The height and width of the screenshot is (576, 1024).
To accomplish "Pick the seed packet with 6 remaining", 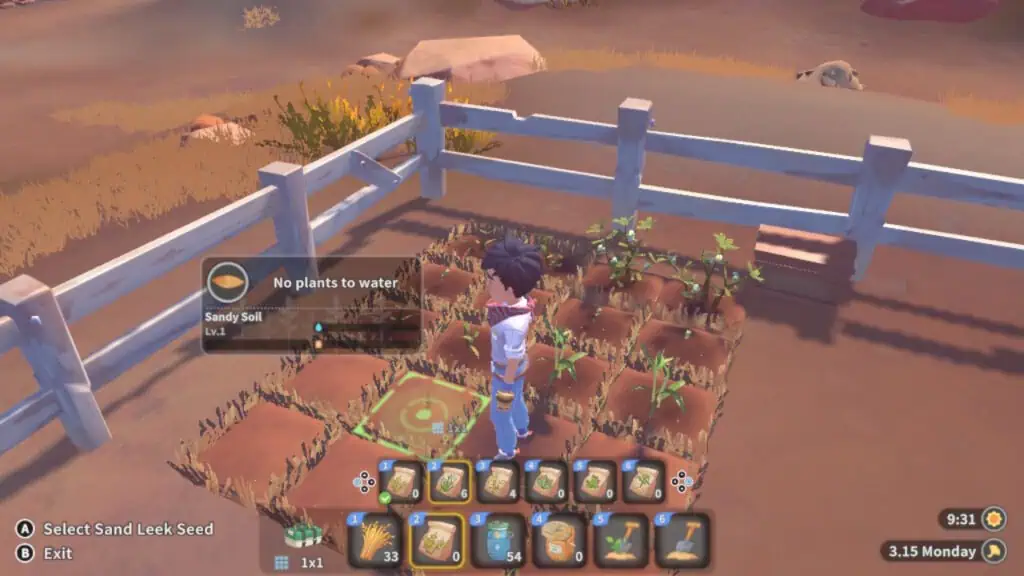I will pyautogui.click(x=449, y=482).
